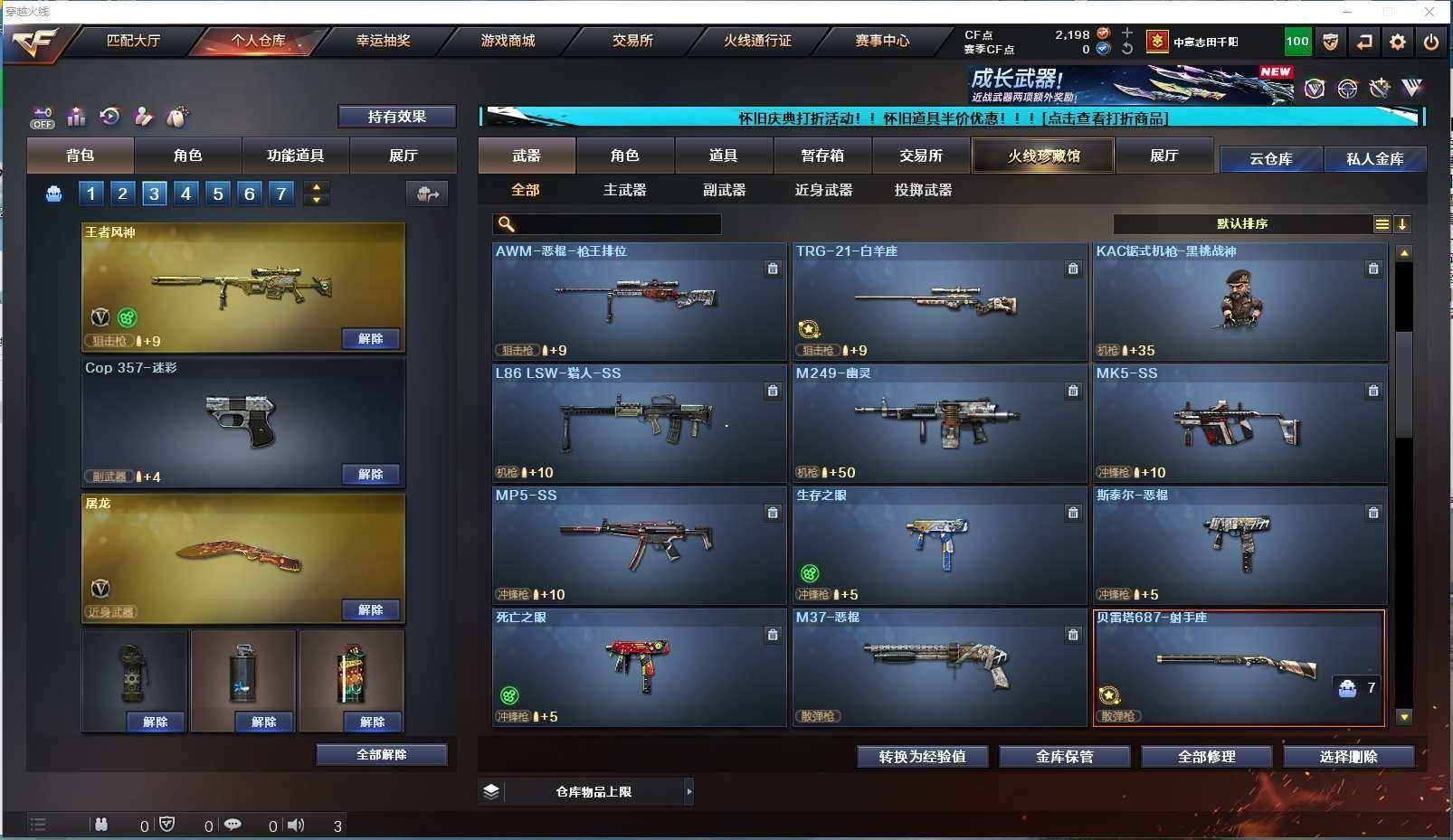This screenshot has width=1453, height=840.
Task: Repair all weapons with 全部修理
Action: coord(1206,756)
